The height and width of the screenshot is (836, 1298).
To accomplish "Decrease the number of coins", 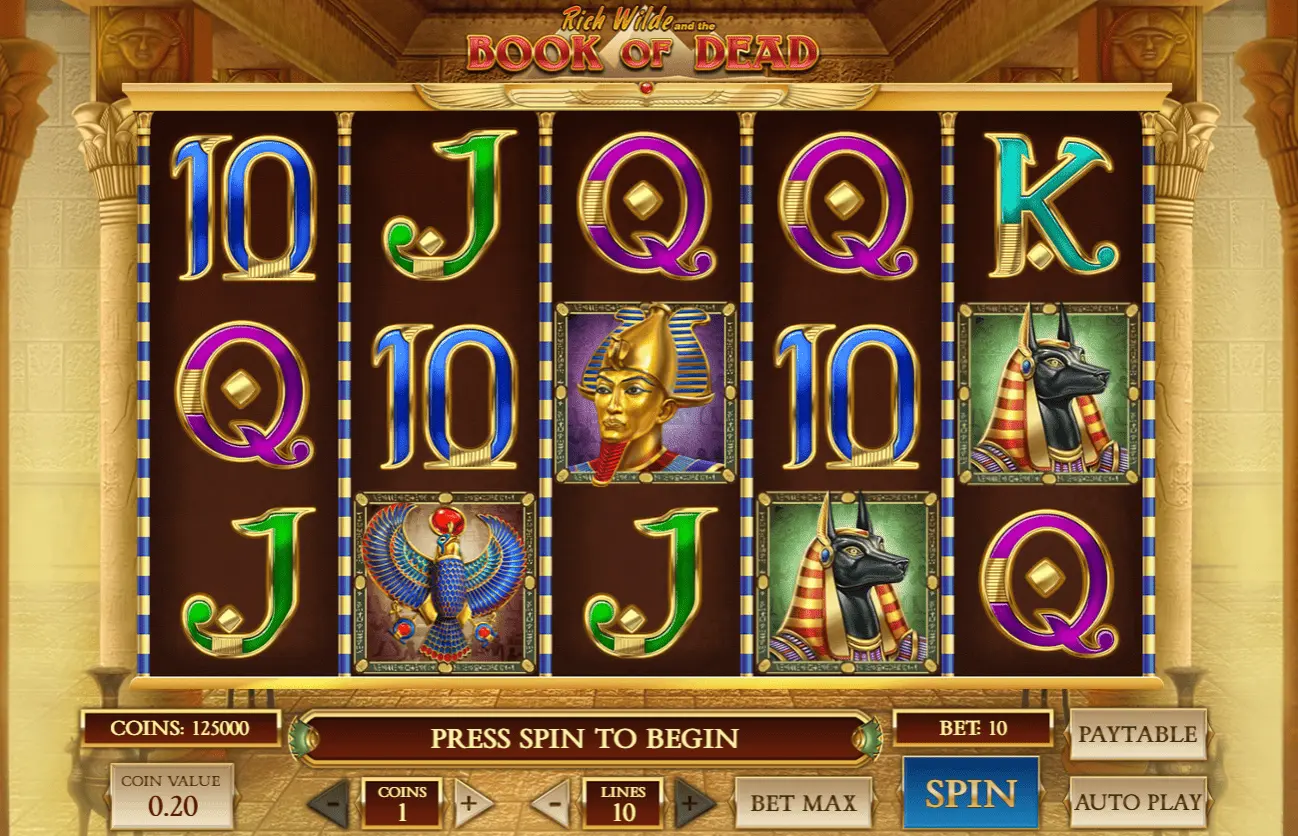I will [x=331, y=803].
